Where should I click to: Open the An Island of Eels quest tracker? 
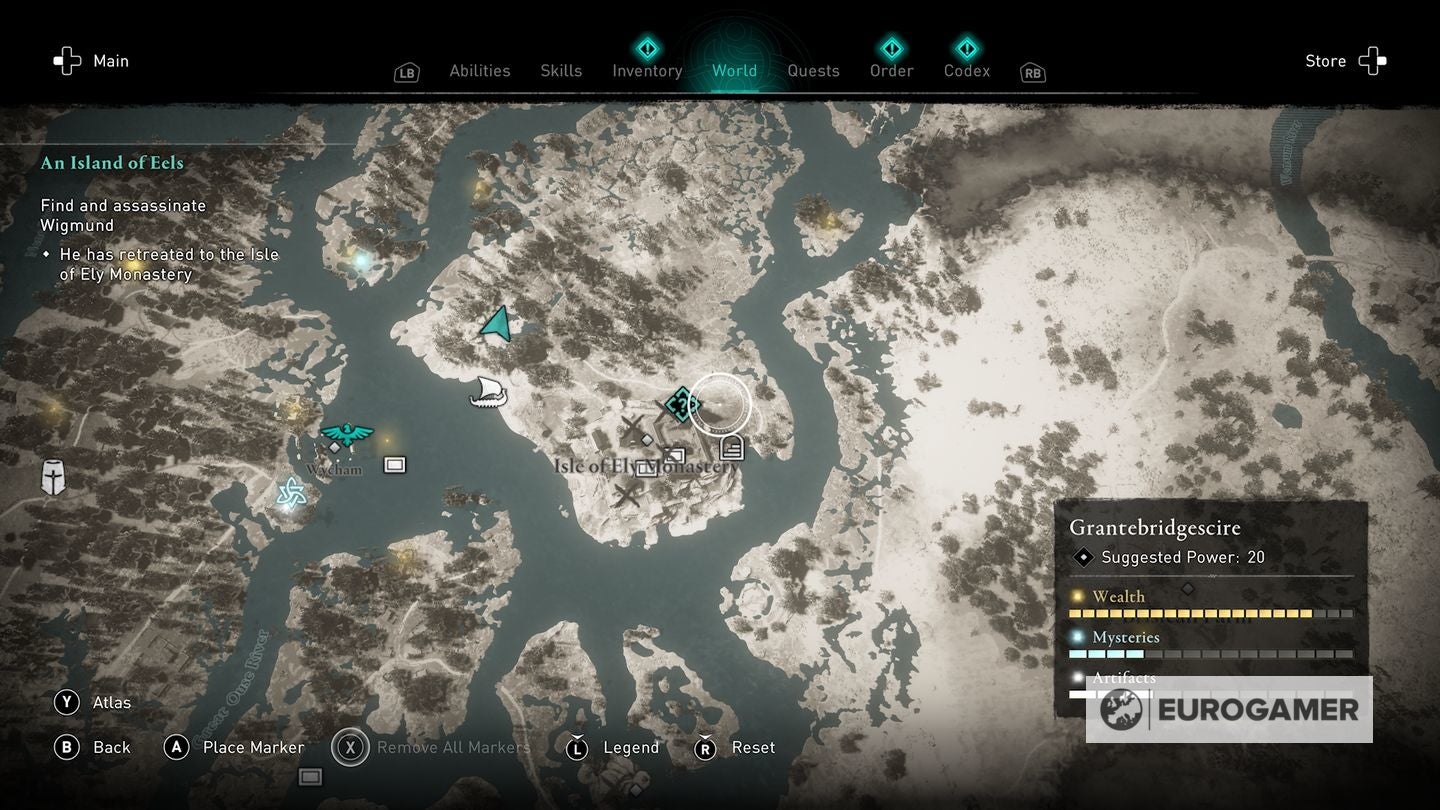[x=112, y=163]
